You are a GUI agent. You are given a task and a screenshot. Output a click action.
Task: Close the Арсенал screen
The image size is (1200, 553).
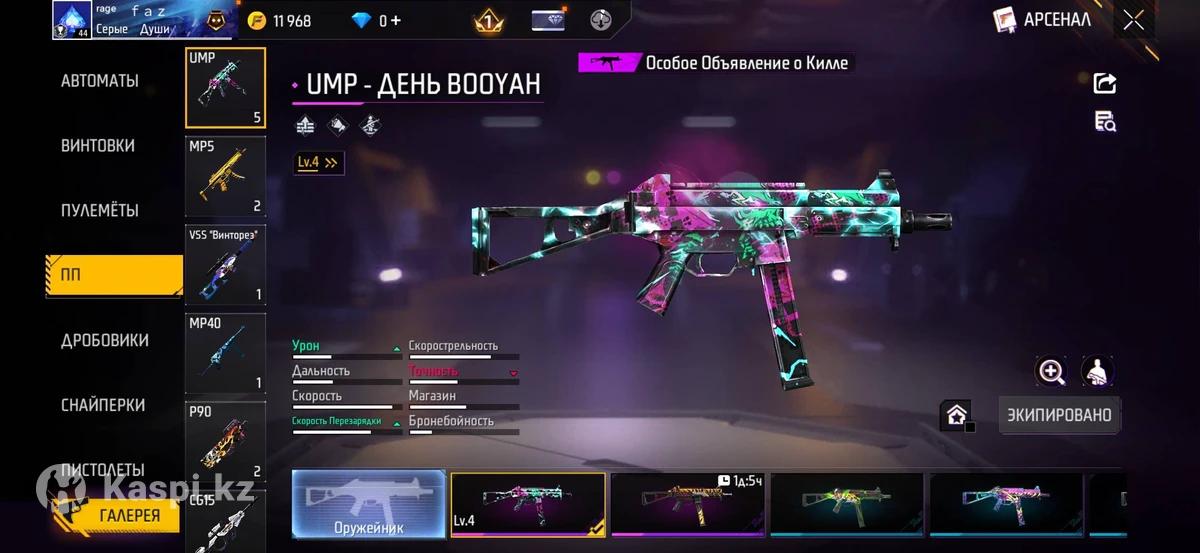(1133, 20)
